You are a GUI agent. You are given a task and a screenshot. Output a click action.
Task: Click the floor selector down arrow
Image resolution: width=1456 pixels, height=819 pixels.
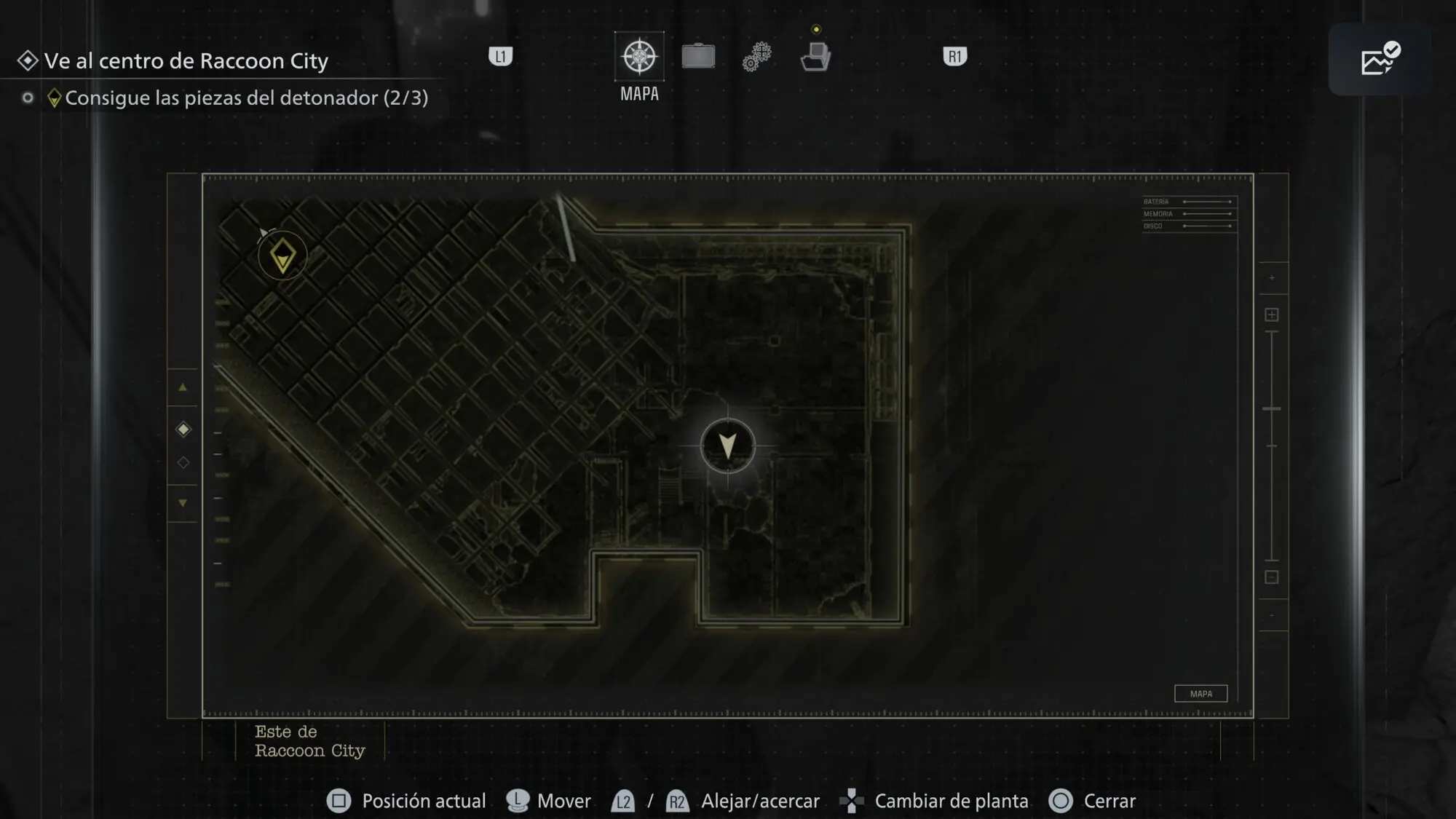click(183, 503)
